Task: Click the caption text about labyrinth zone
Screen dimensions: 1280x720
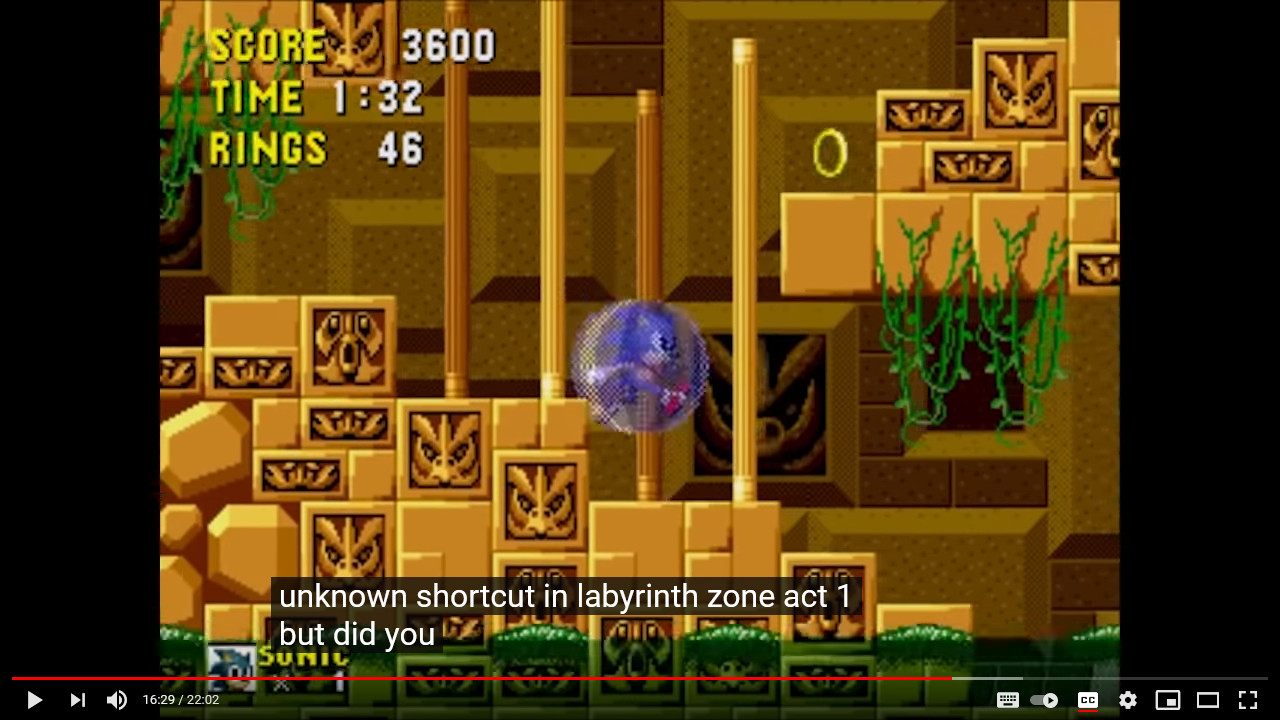Action: point(566,596)
